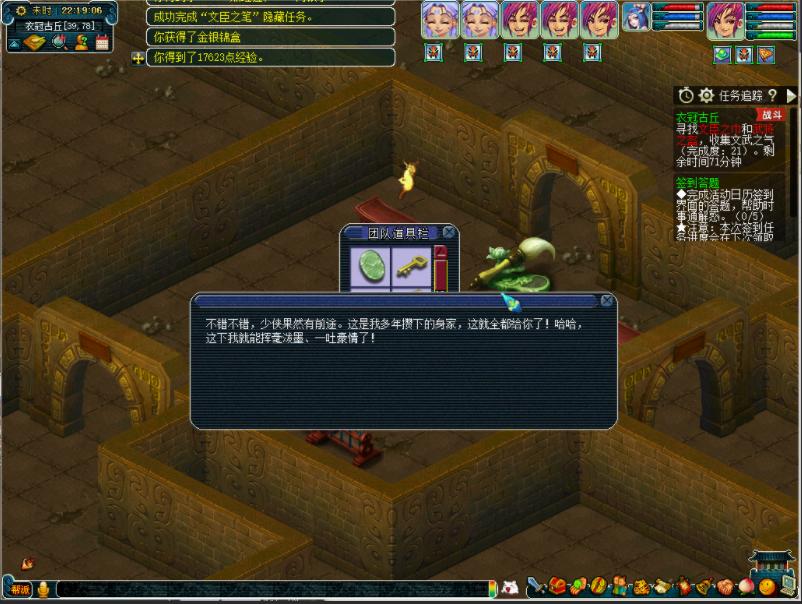
Task: Close the NPC dialogue box
Action: 606,300
